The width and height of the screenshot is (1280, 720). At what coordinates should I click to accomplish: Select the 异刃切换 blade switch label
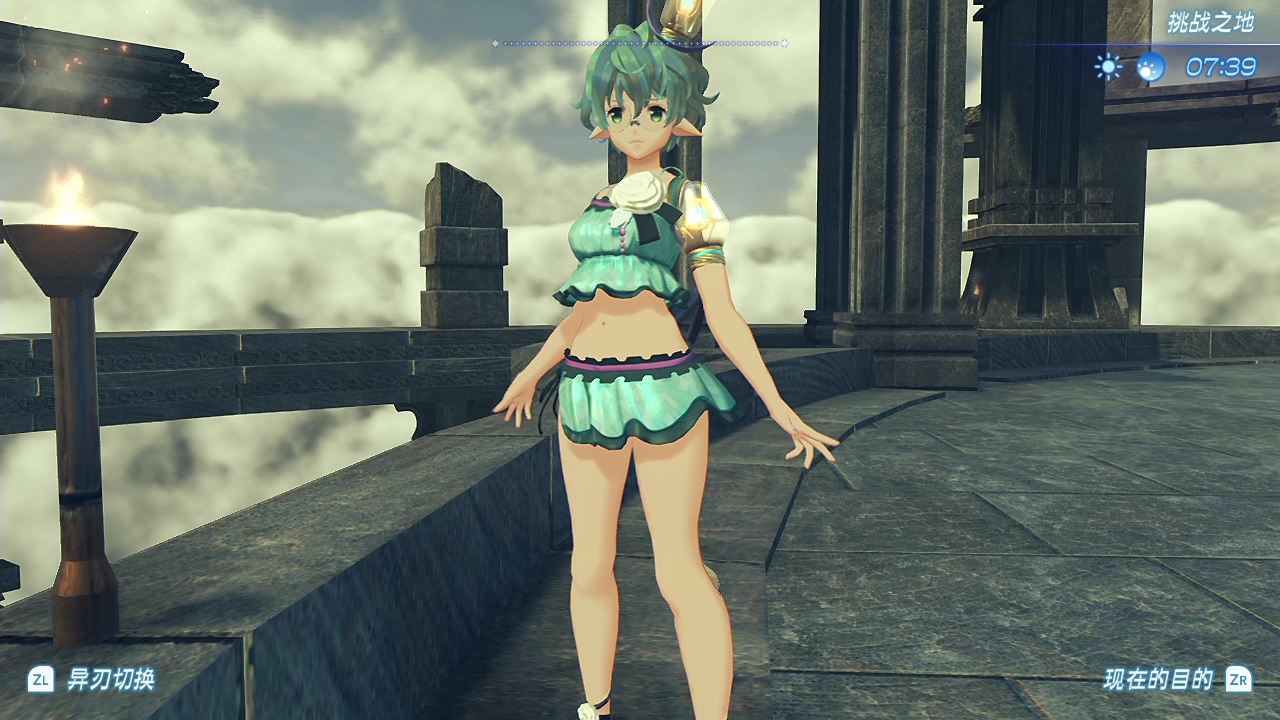pos(110,680)
